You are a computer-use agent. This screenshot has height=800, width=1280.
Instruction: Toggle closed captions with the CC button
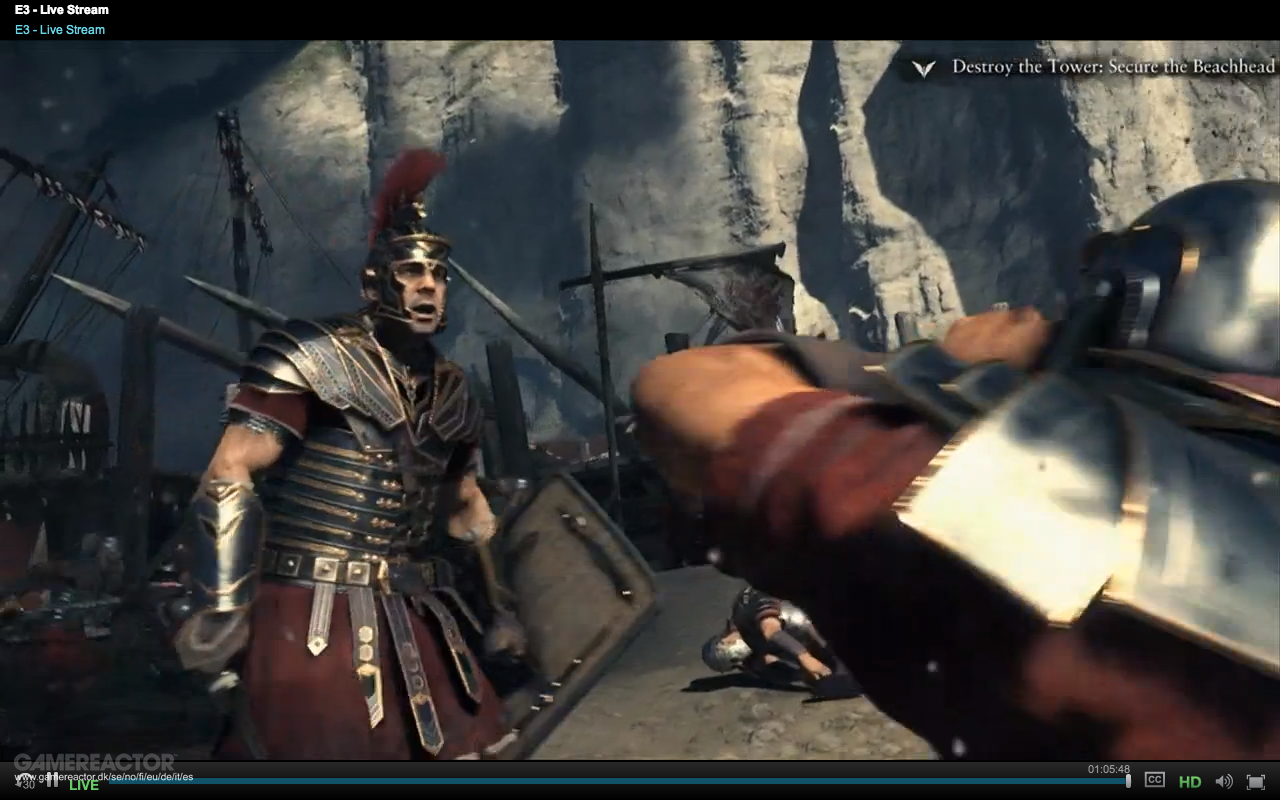(x=1154, y=781)
